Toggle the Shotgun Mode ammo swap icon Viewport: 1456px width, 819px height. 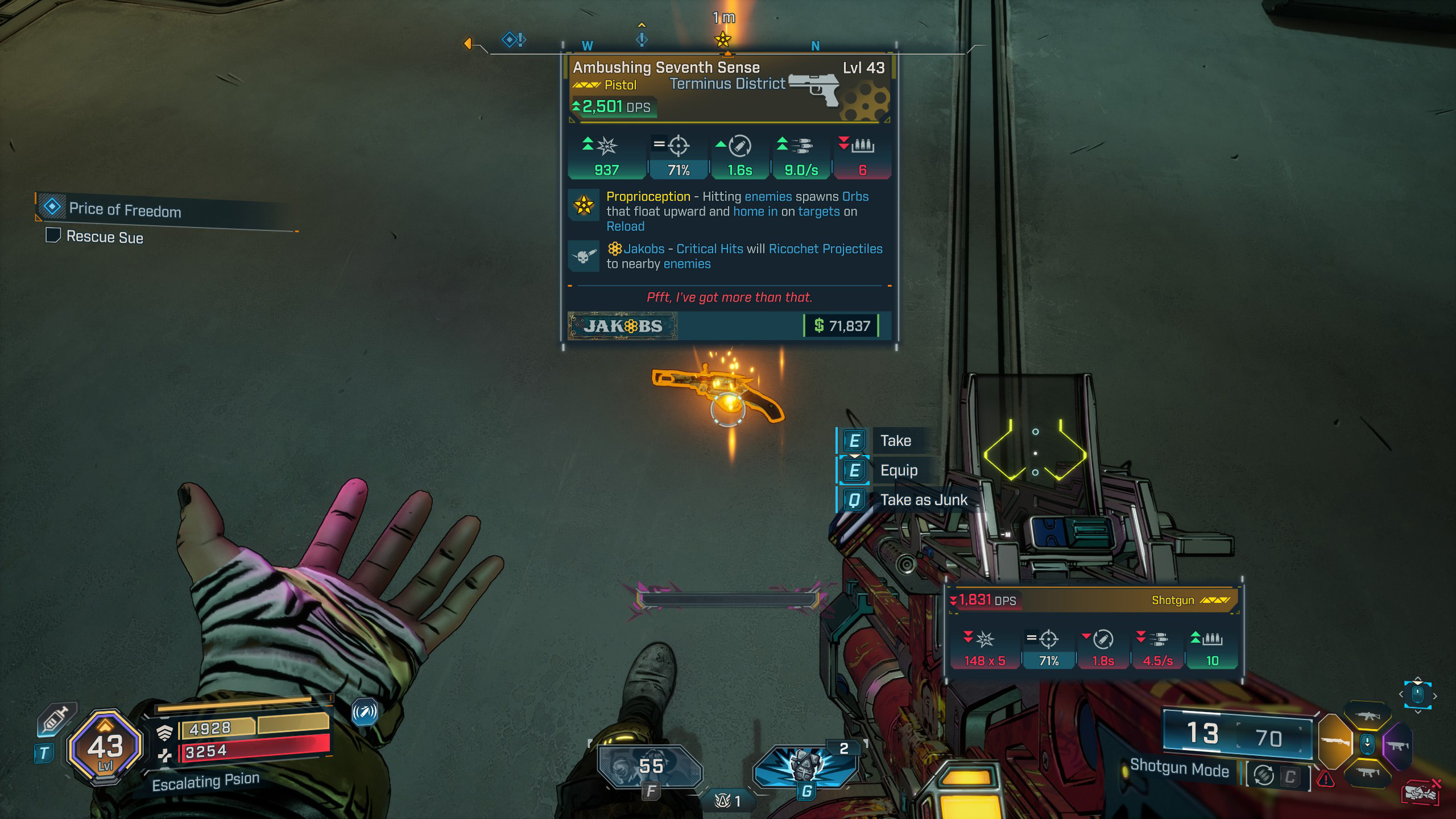pos(1264,776)
